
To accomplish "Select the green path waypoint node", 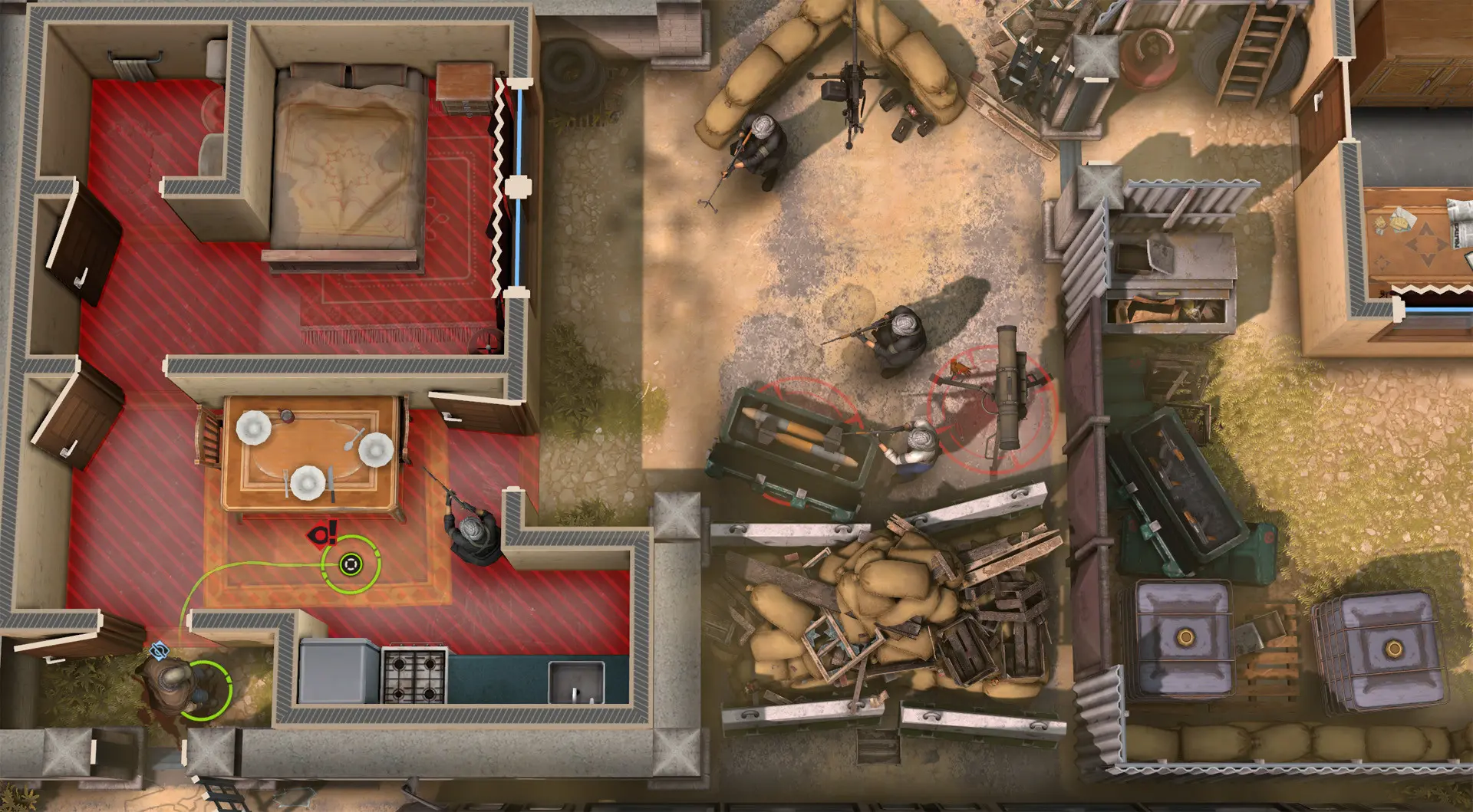I will [351, 565].
